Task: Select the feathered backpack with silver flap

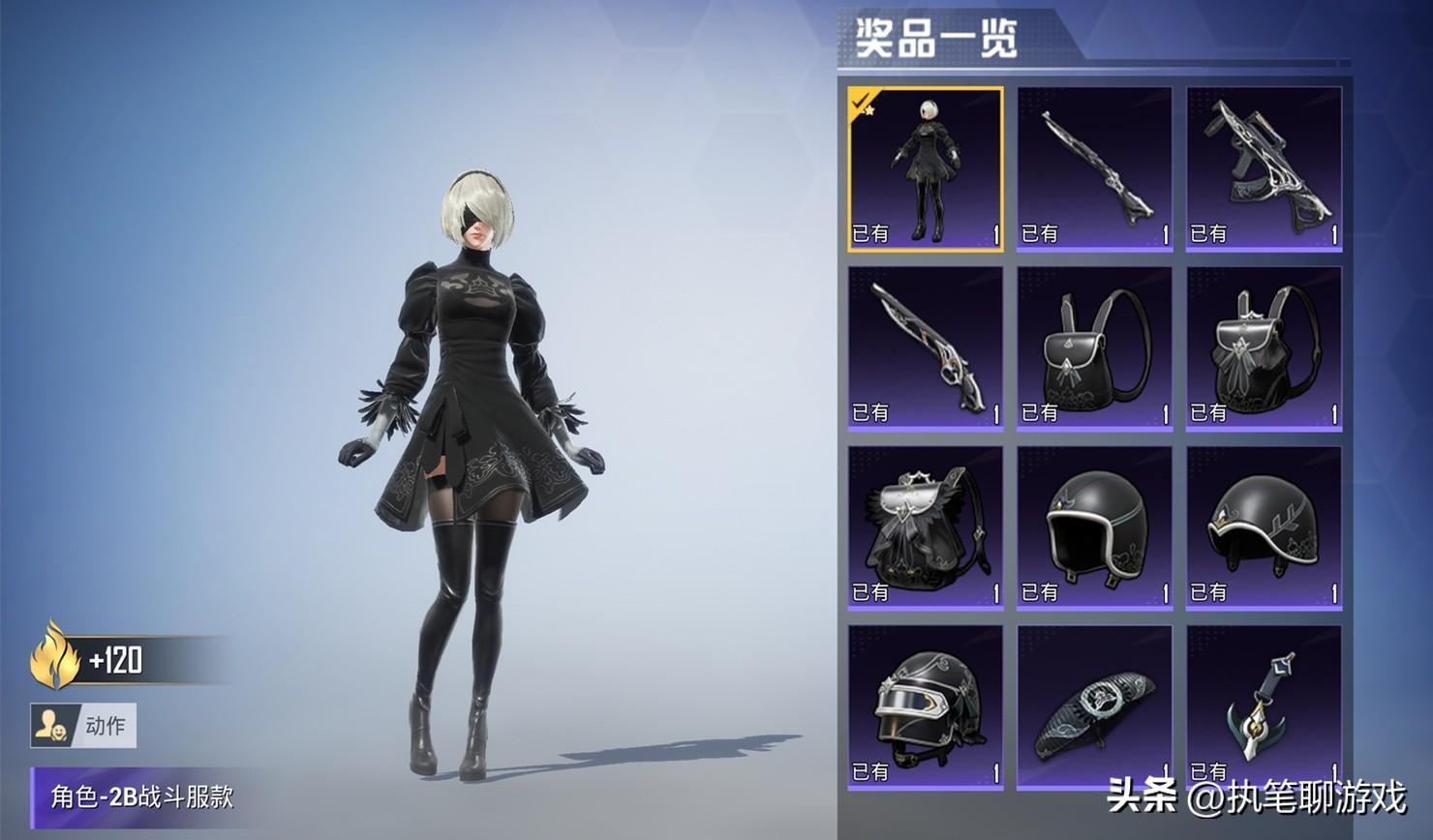Action: tap(925, 527)
